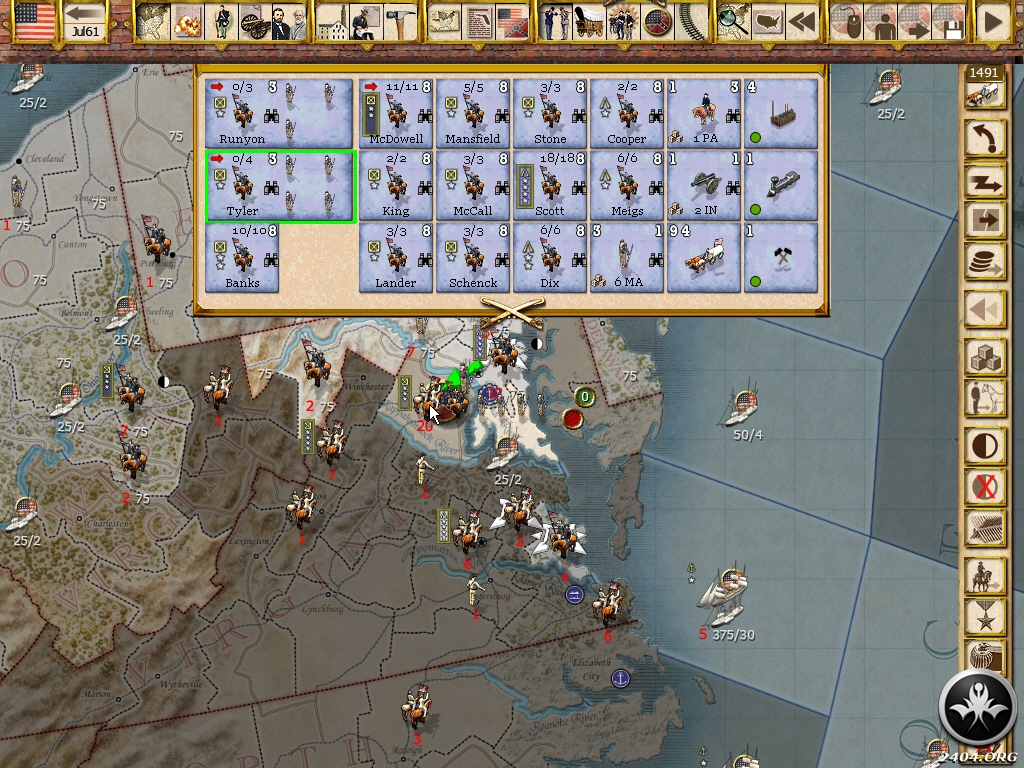The width and height of the screenshot is (1024, 768).
Task: Select the 6 MA infantry card
Action: pos(627,258)
